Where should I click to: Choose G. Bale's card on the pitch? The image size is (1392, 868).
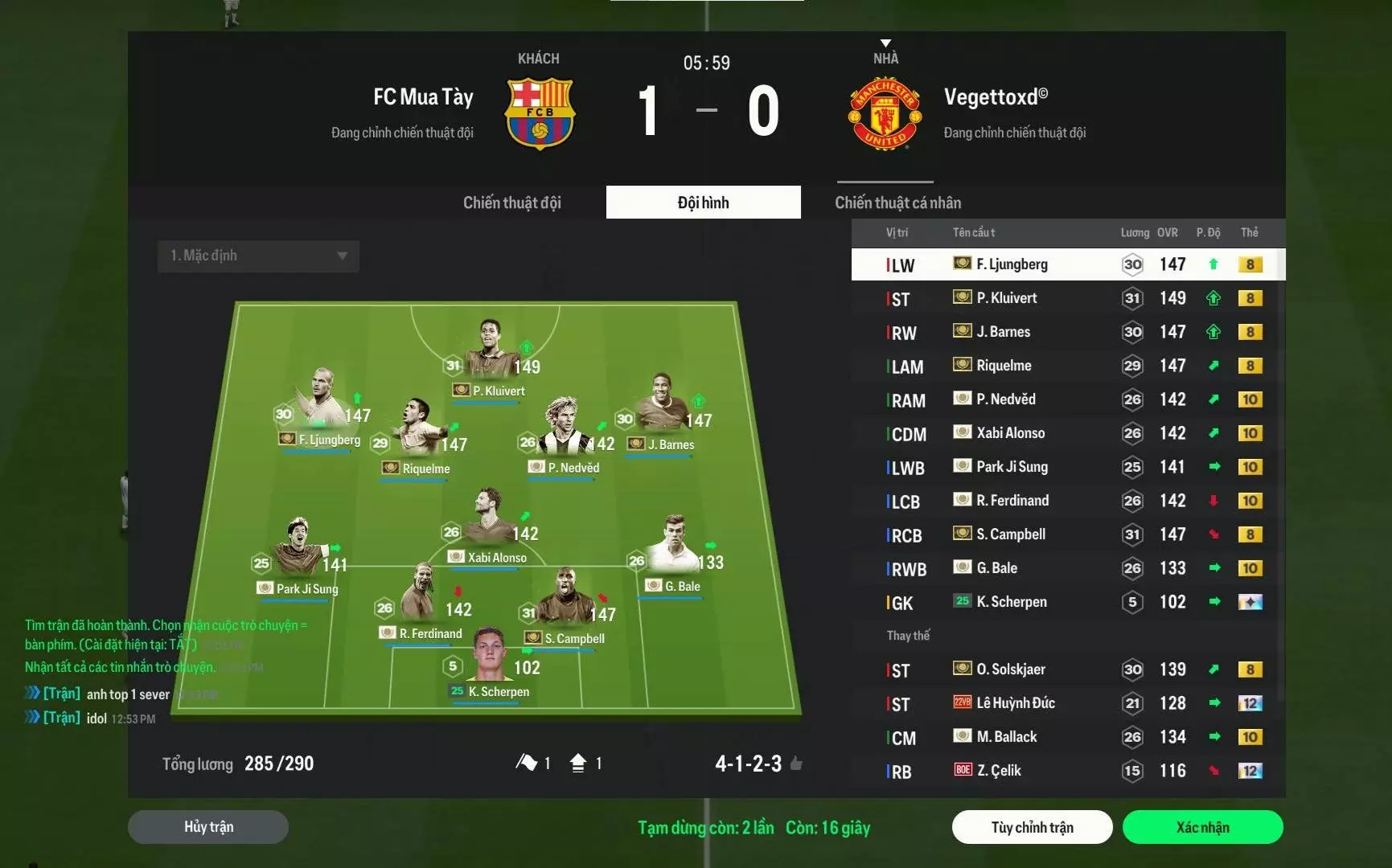pyautogui.click(x=674, y=555)
